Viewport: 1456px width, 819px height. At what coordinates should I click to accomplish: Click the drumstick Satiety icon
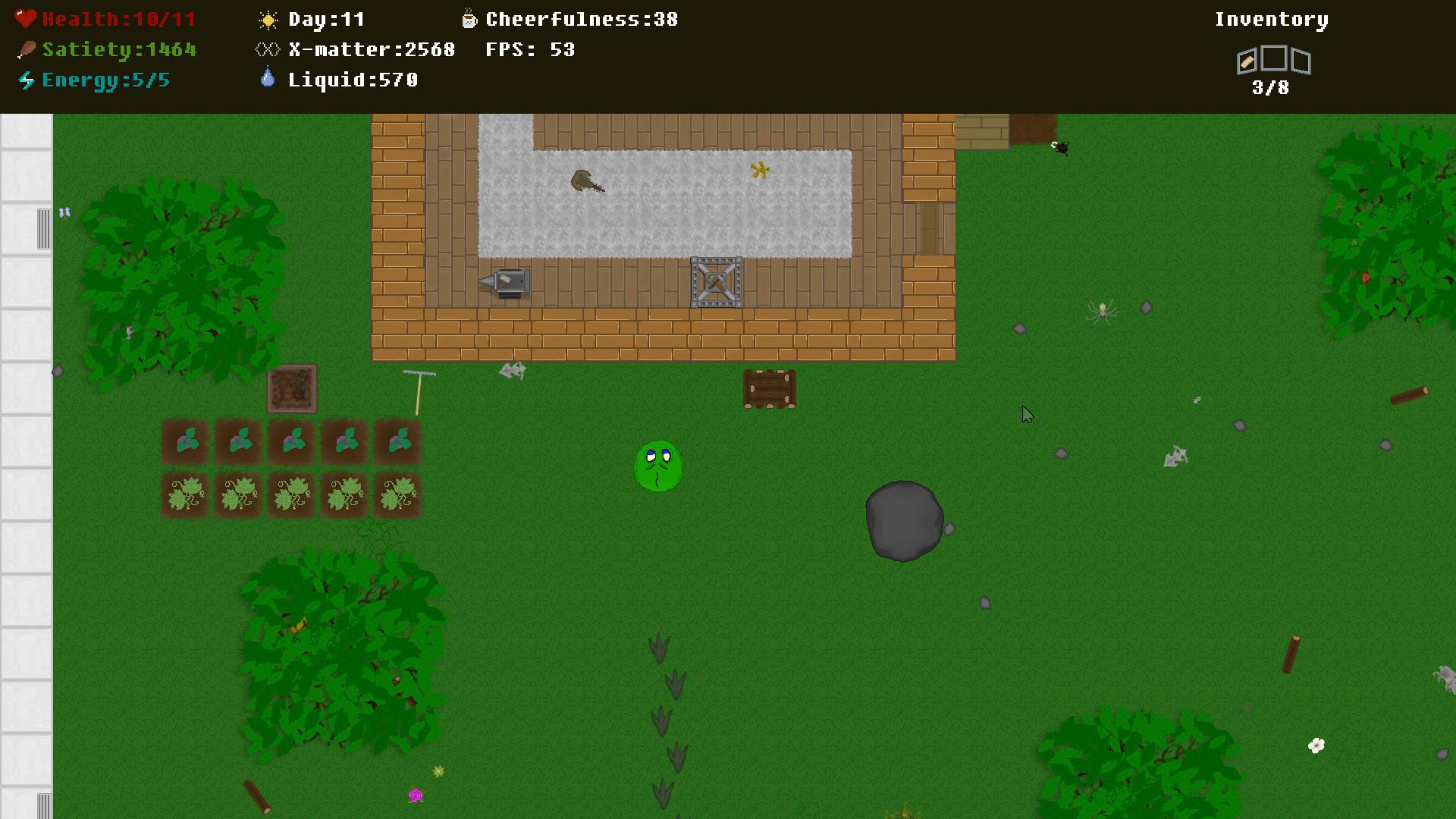click(26, 49)
